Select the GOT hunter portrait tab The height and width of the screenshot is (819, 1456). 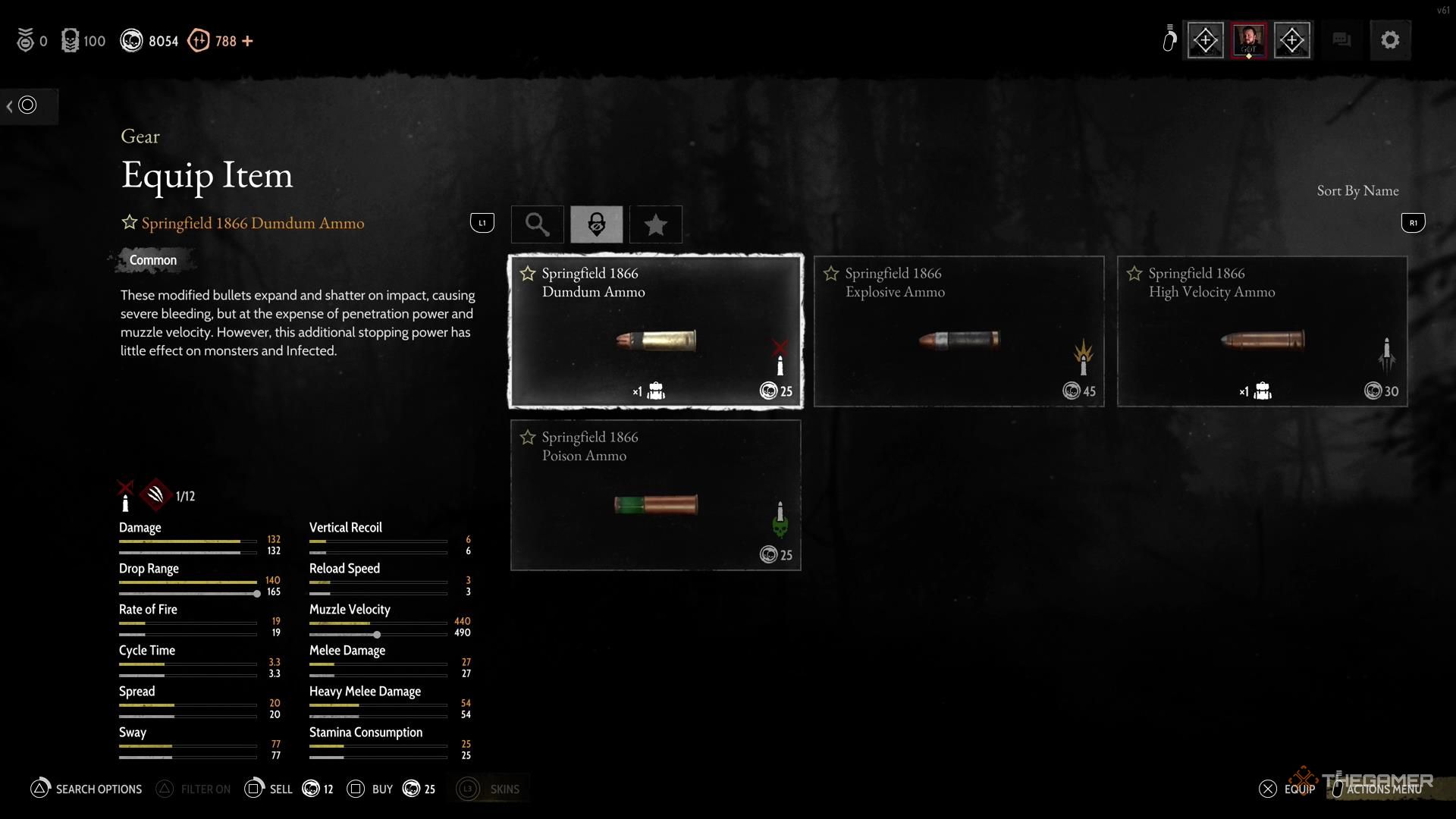[x=1249, y=39]
